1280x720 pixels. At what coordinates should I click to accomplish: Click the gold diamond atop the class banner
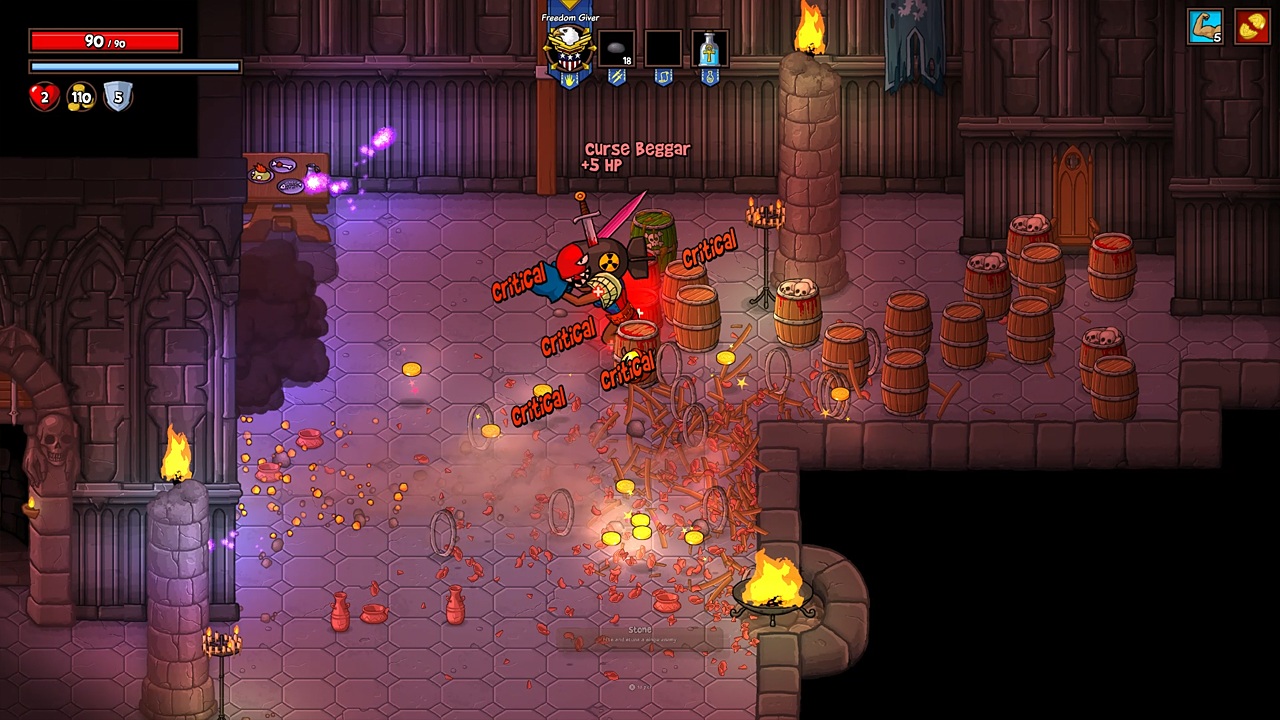coord(568,6)
